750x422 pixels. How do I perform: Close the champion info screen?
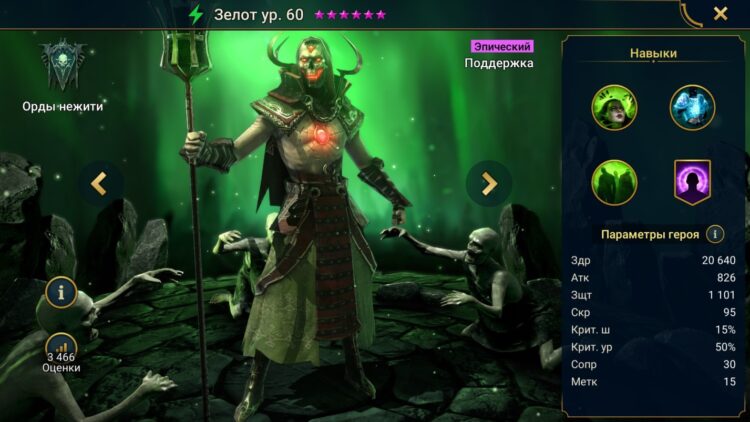tap(720, 14)
